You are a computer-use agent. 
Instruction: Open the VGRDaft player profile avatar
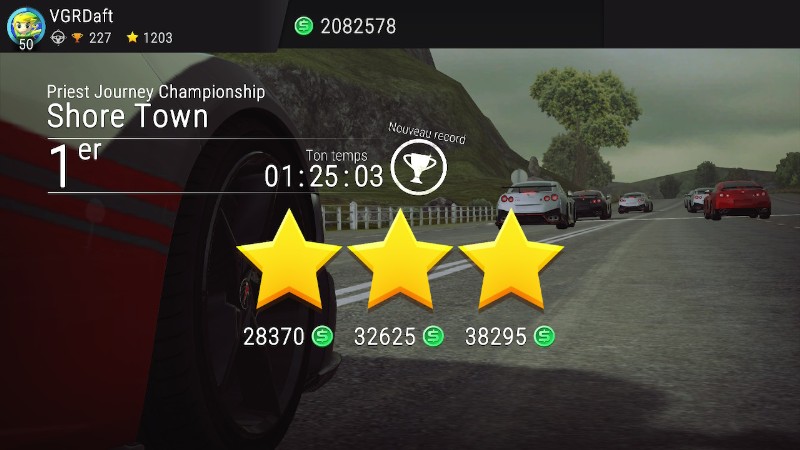[25, 24]
